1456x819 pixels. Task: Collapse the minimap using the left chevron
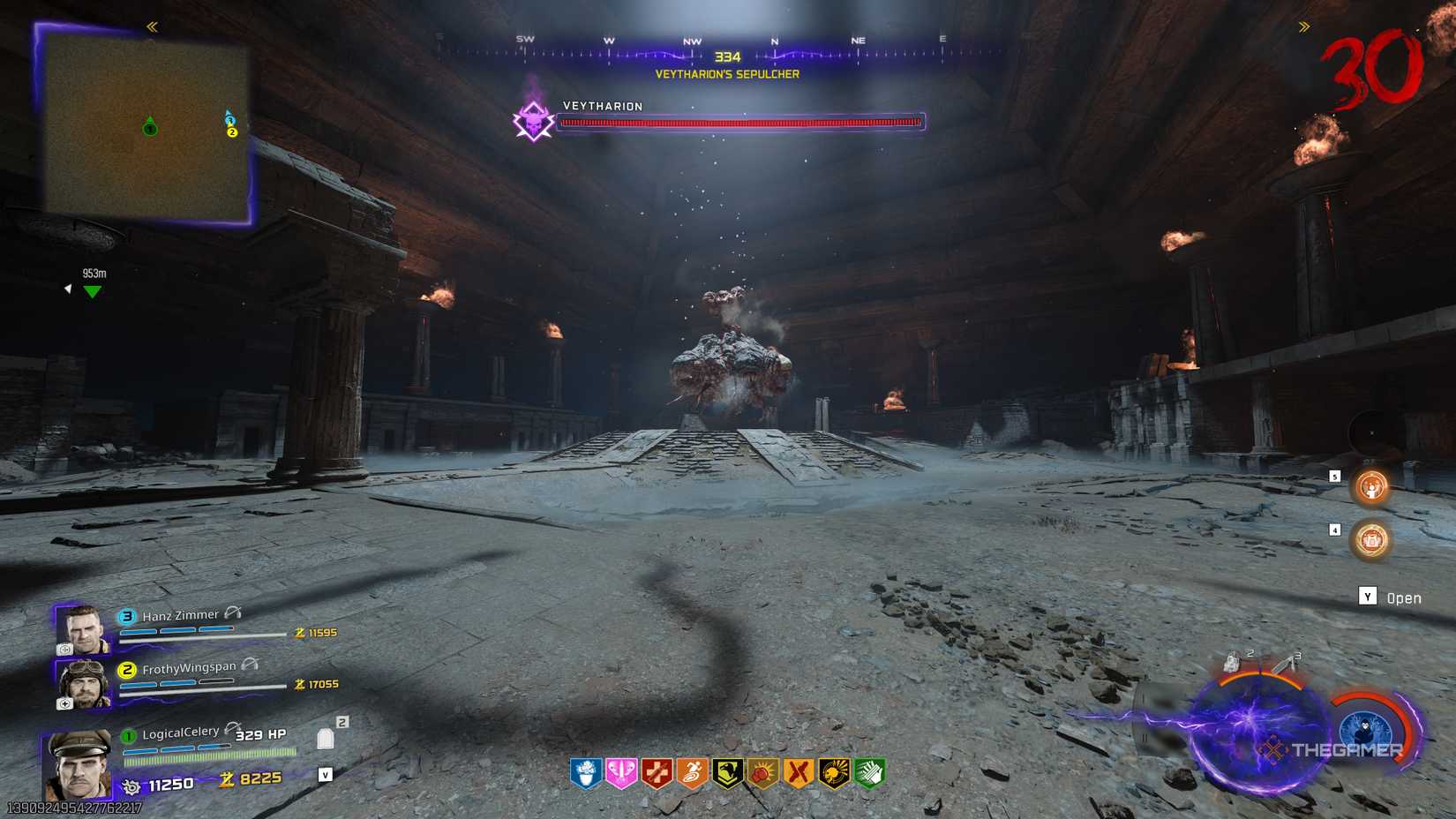(x=150, y=26)
